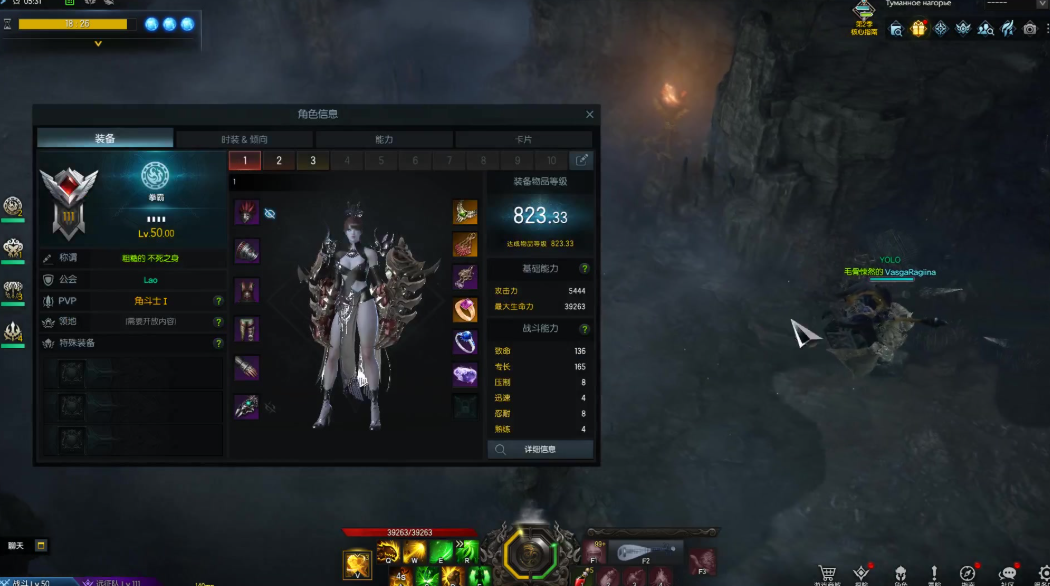1050x586 pixels.
Task: Select equipment preset 2
Action: point(279,161)
